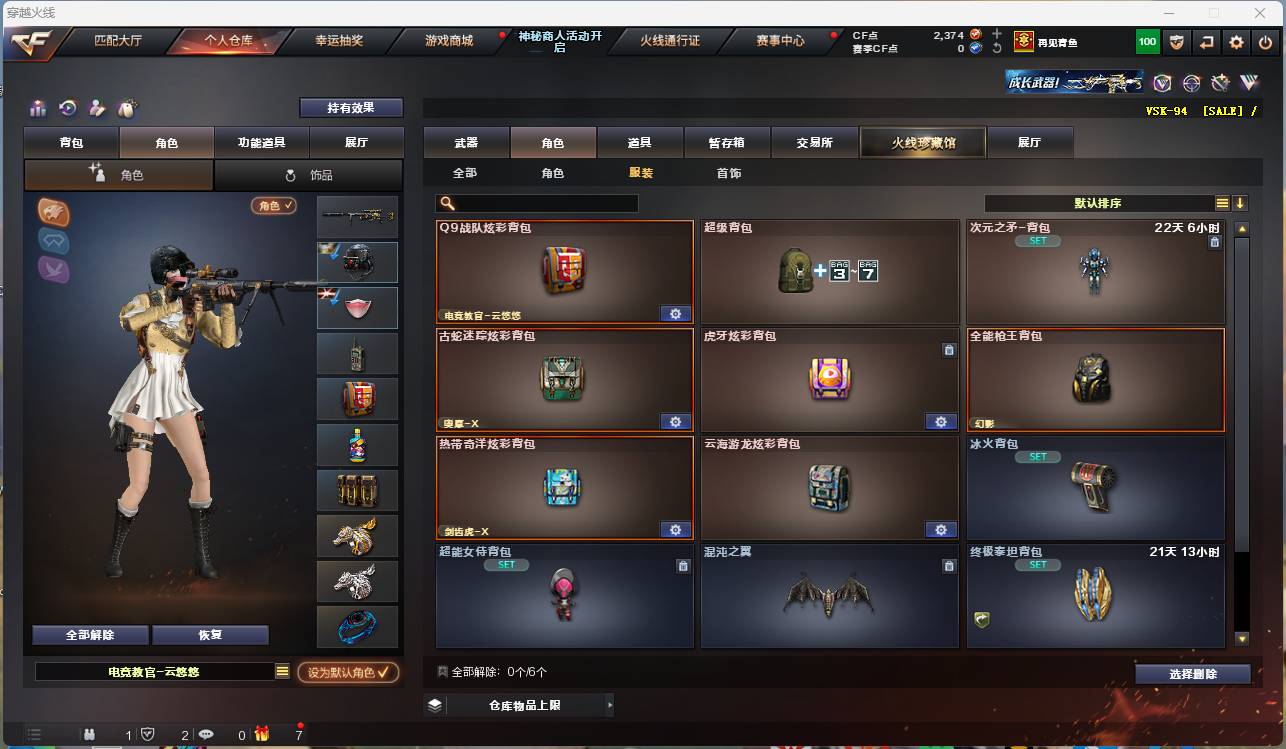1286x749 pixels.
Task: Open the gift icon with red badge in taskbar
Action: 264,734
